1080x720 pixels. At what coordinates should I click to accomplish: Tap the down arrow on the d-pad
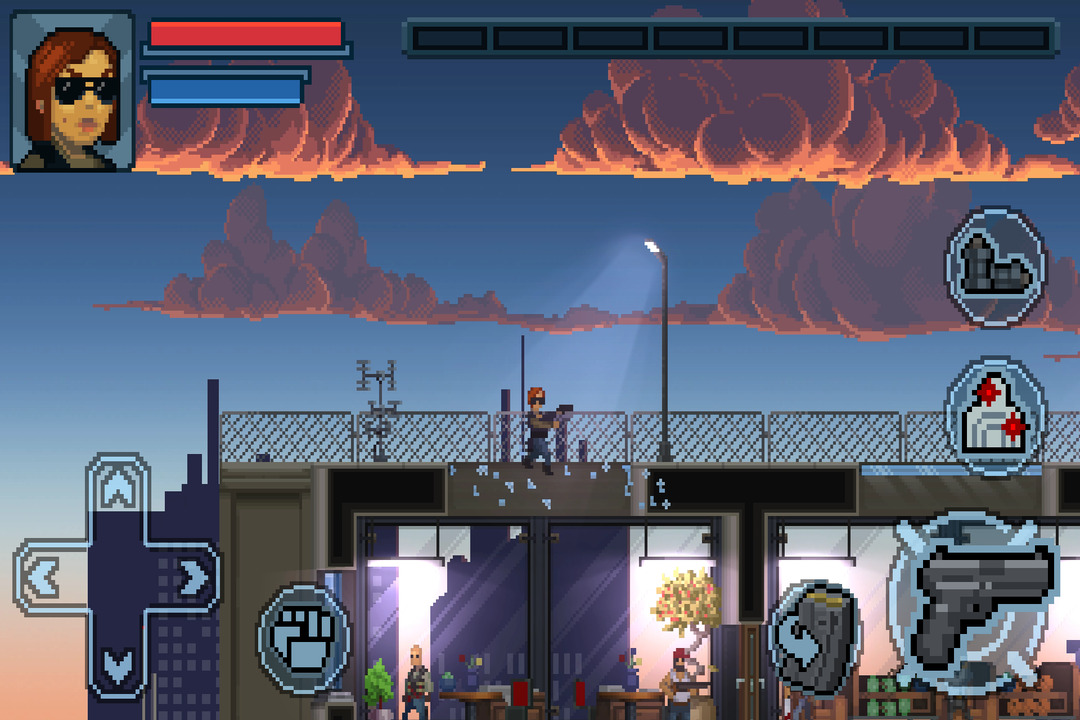click(x=119, y=664)
